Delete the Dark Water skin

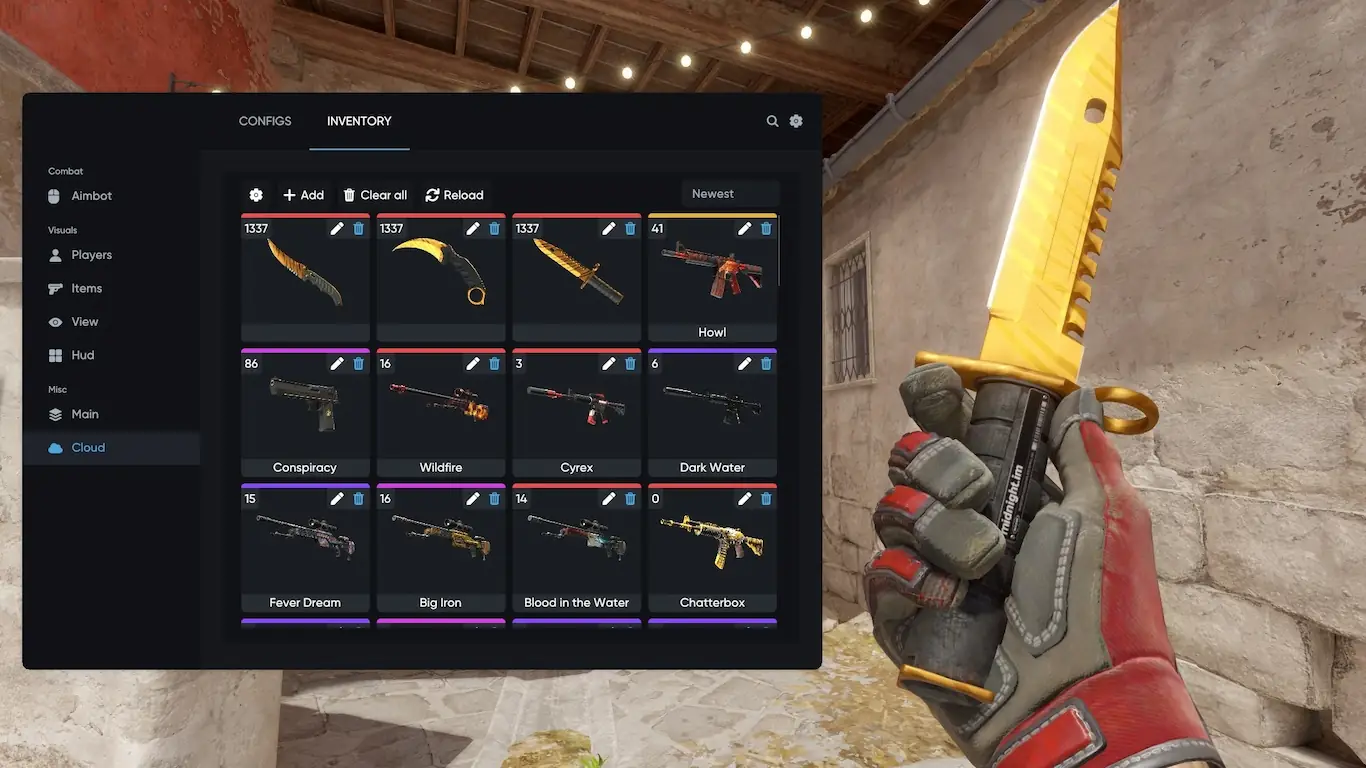[x=766, y=364]
